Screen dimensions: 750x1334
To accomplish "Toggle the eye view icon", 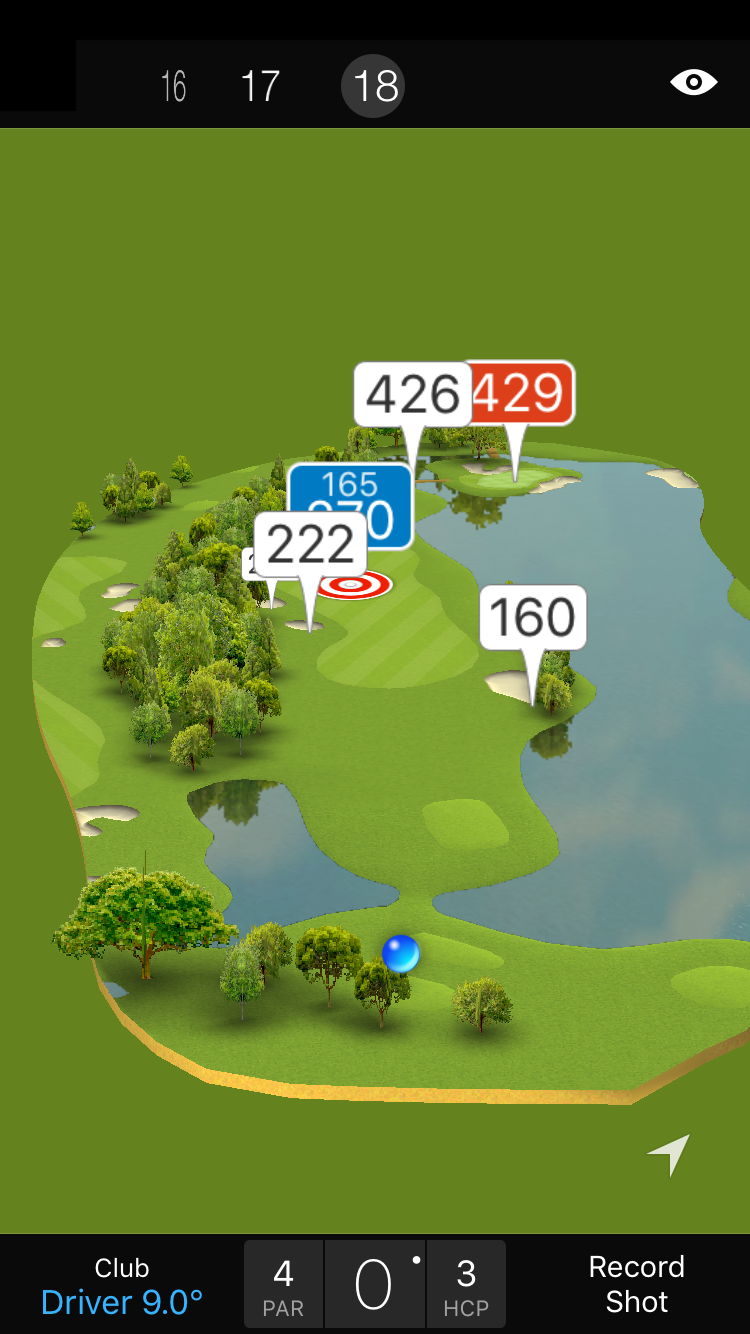I will [694, 82].
